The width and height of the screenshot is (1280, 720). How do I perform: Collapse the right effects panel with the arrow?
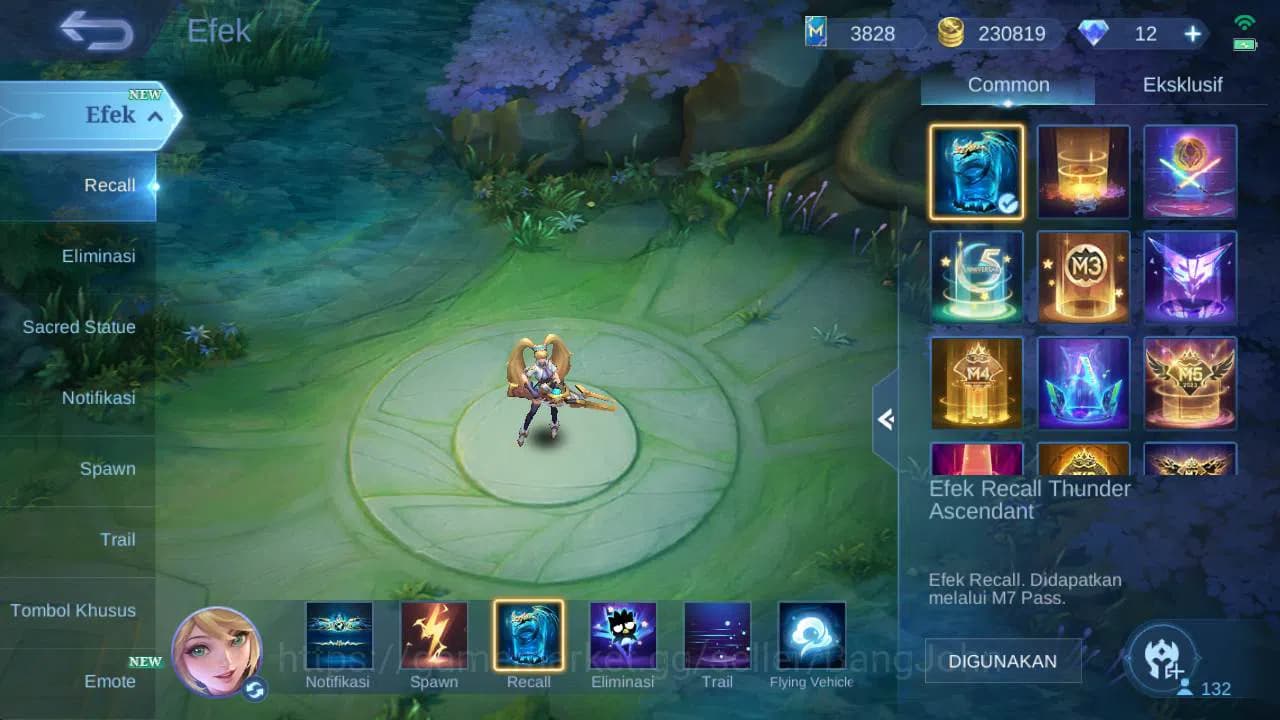(884, 420)
